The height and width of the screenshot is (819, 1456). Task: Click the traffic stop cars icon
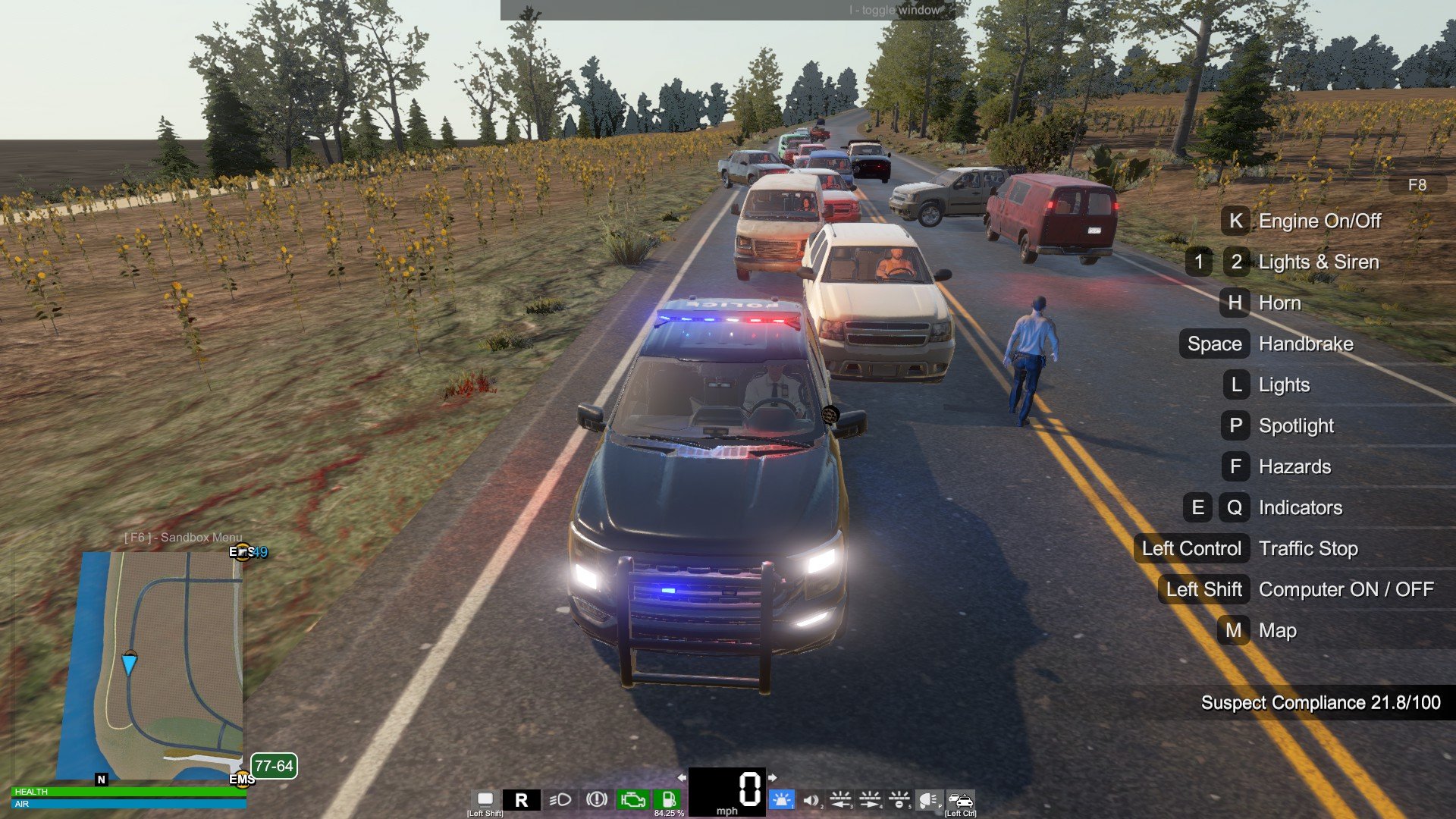[960, 800]
